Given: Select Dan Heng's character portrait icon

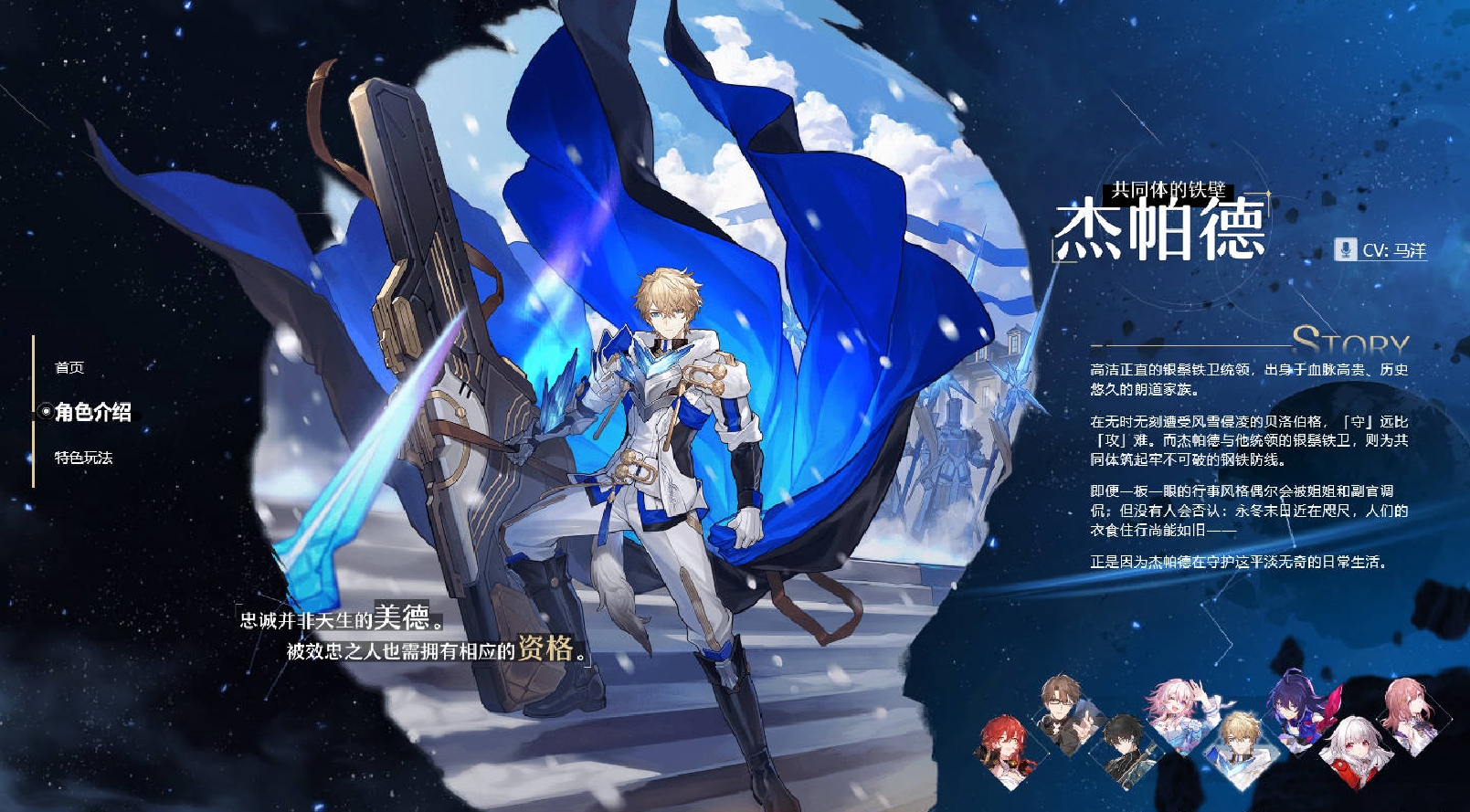Looking at the screenshot, I should point(1125,755).
